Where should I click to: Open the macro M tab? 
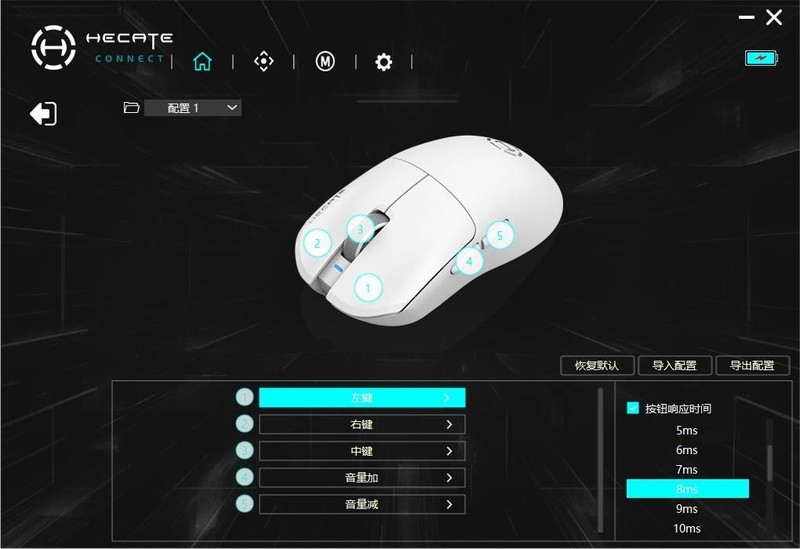[325, 62]
